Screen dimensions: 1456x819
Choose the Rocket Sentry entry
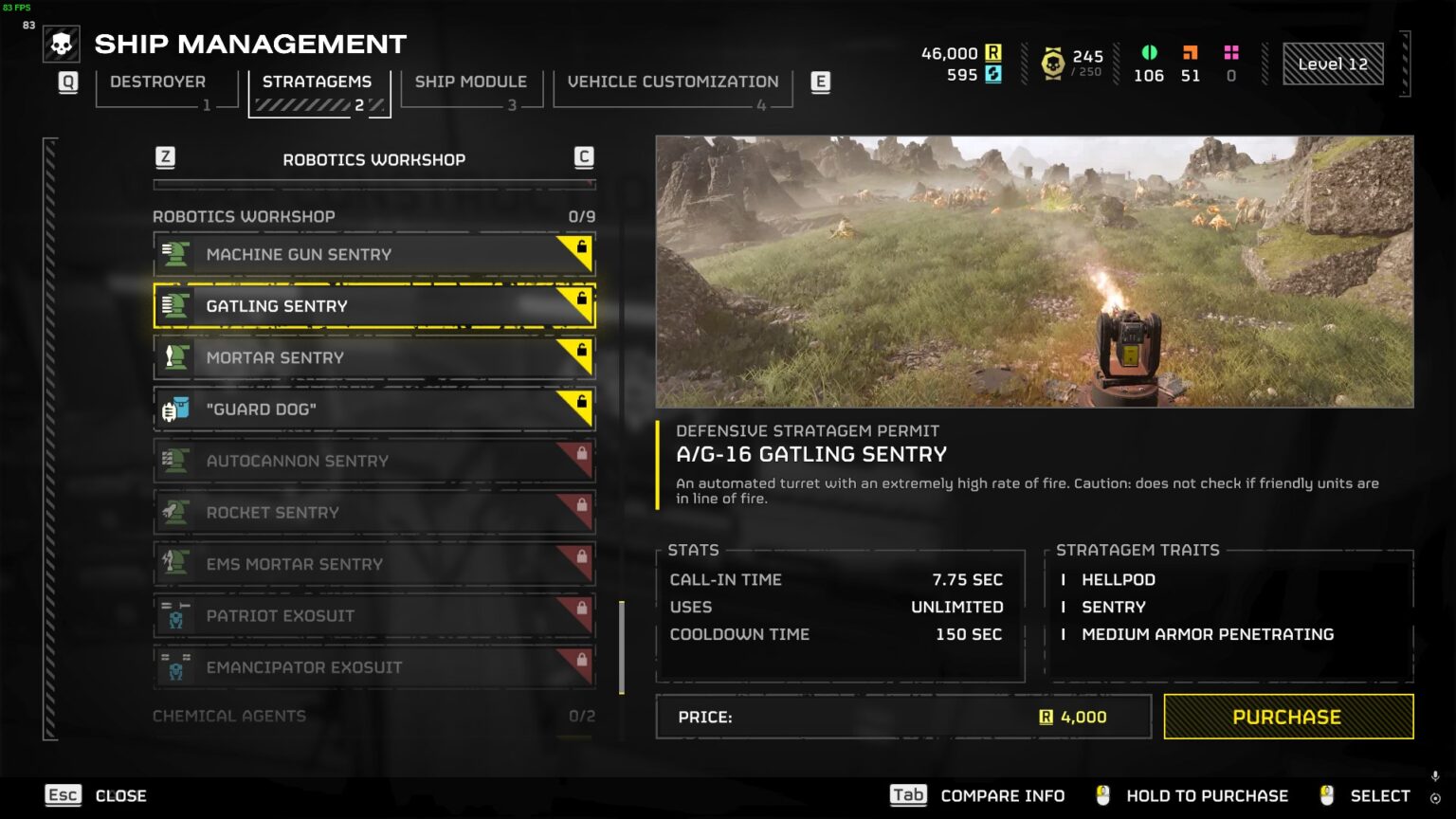point(373,513)
